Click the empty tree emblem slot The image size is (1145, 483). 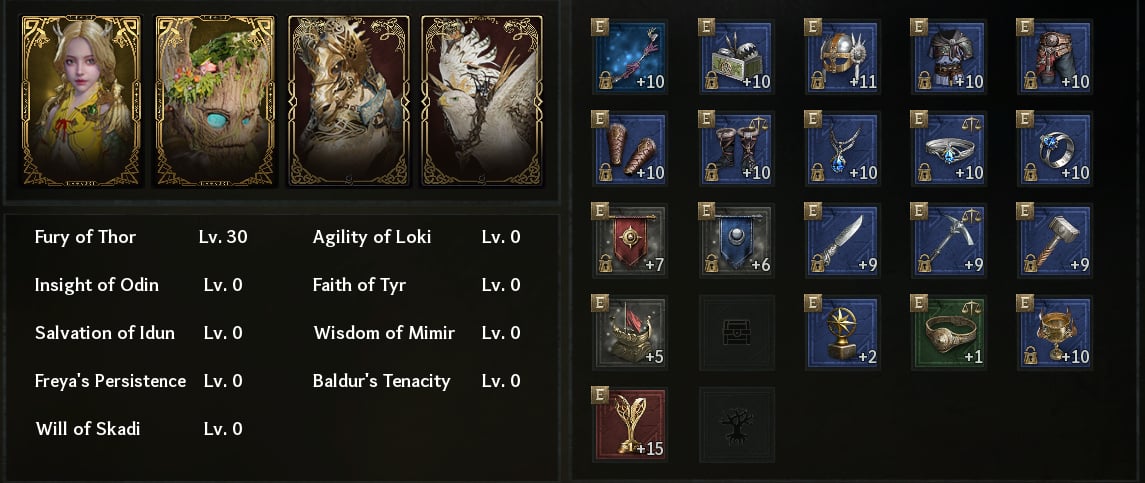tap(737, 424)
